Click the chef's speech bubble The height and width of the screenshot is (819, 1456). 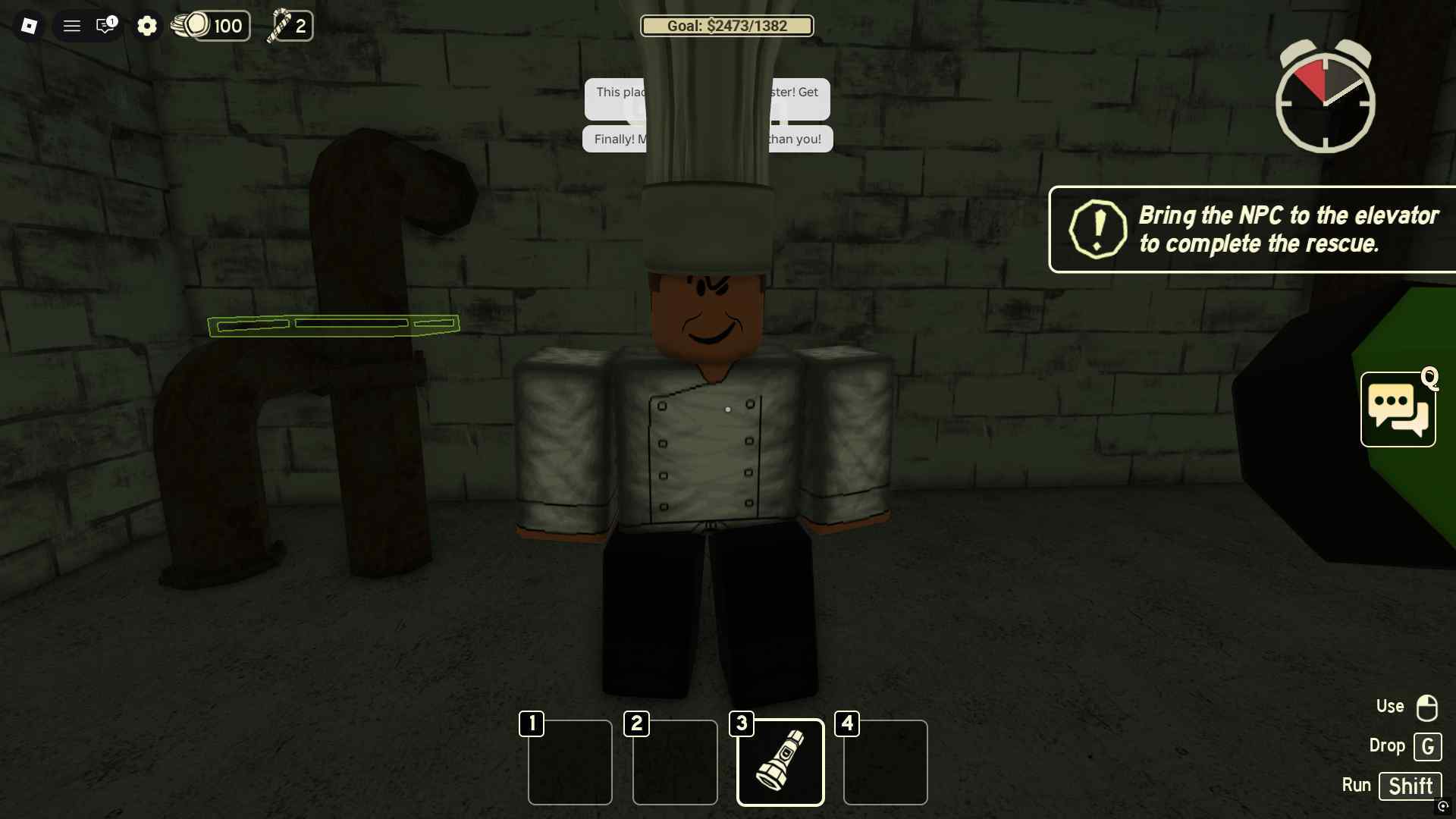click(x=705, y=99)
